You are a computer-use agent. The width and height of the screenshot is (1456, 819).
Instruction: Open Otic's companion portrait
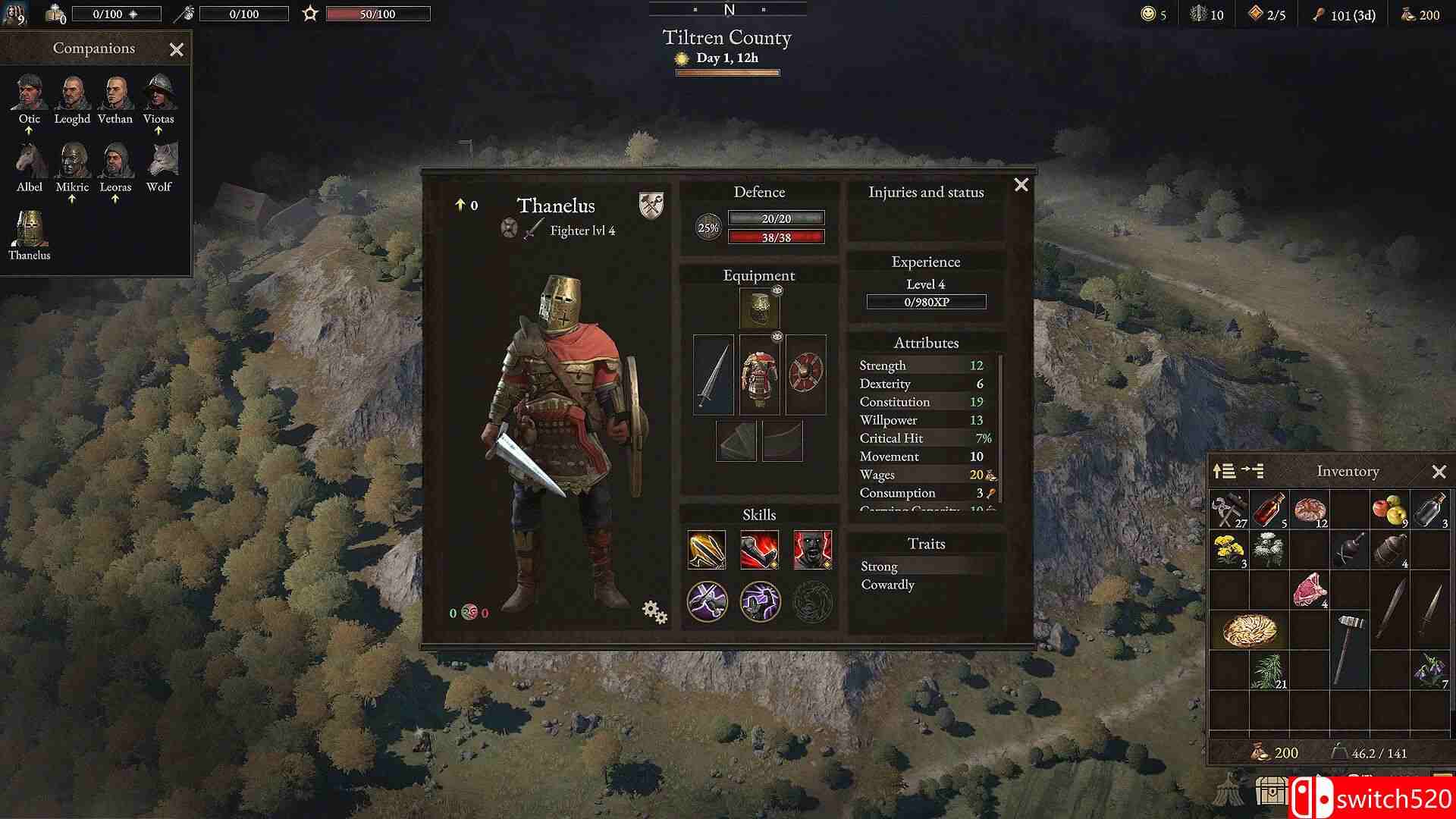29,93
